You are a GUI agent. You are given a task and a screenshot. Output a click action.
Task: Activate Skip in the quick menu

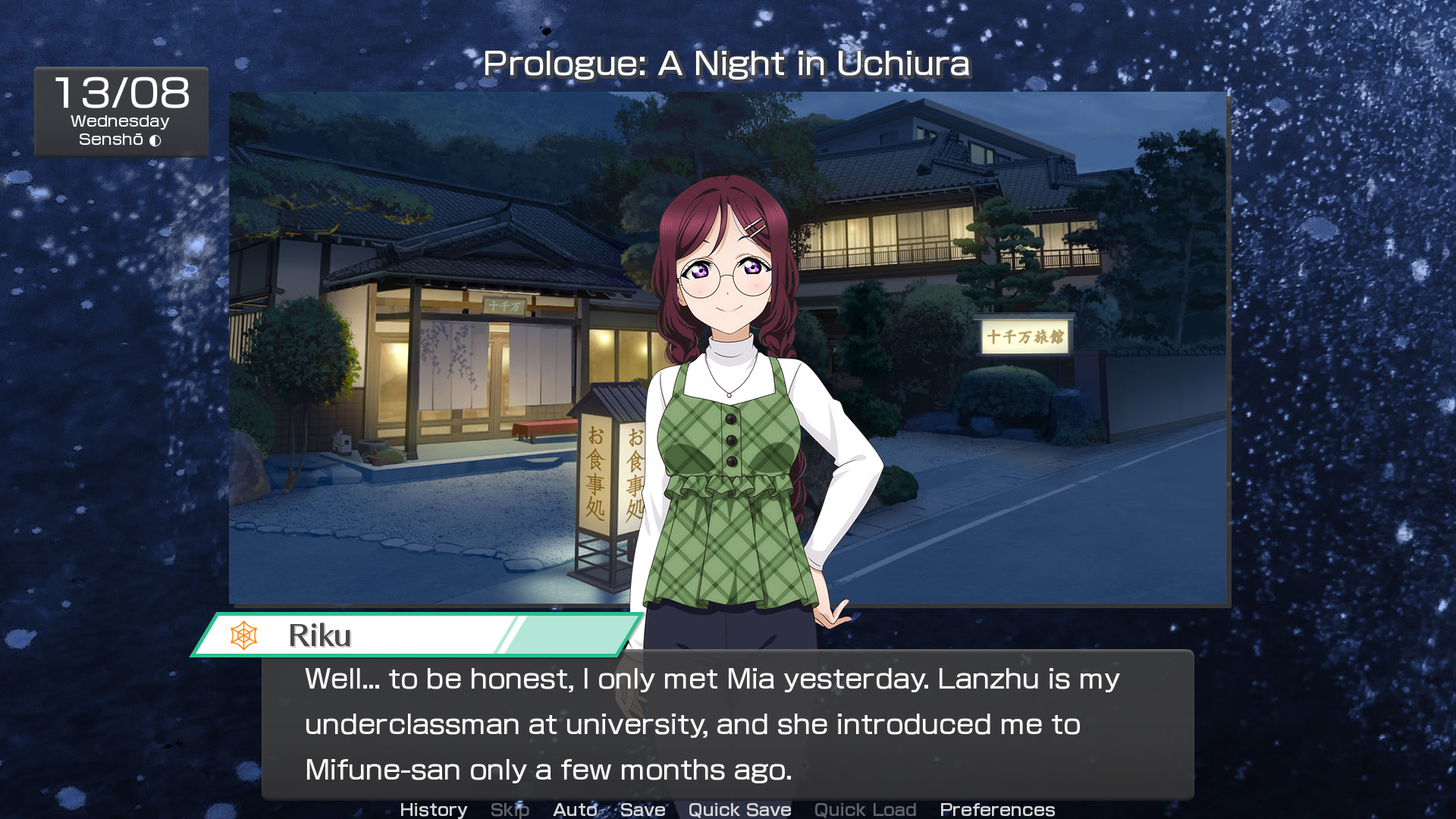510,809
